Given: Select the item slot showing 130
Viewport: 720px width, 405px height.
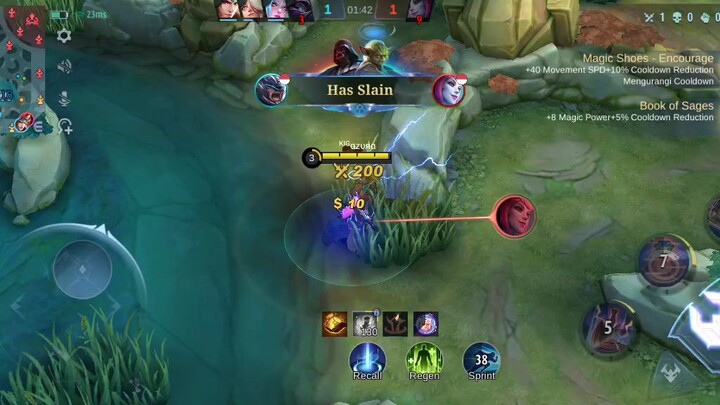Looking at the screenshot, I should click(365, 324).
